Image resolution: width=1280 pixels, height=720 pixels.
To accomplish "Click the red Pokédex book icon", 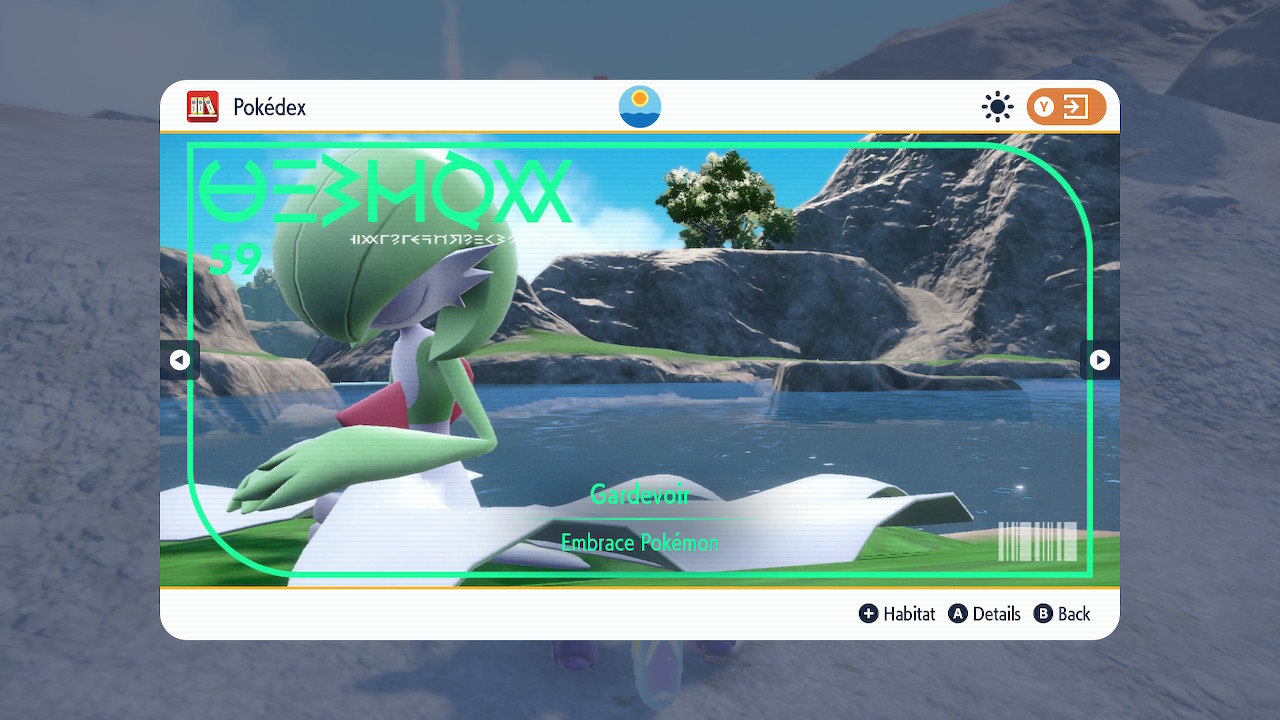I will point(203,107).
